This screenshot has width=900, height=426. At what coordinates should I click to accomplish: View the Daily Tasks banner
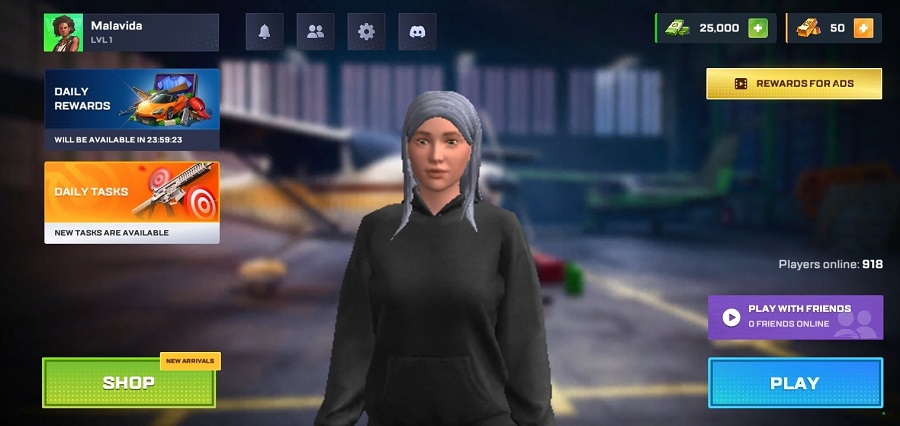pyautogui.click(x=131, y=201)
